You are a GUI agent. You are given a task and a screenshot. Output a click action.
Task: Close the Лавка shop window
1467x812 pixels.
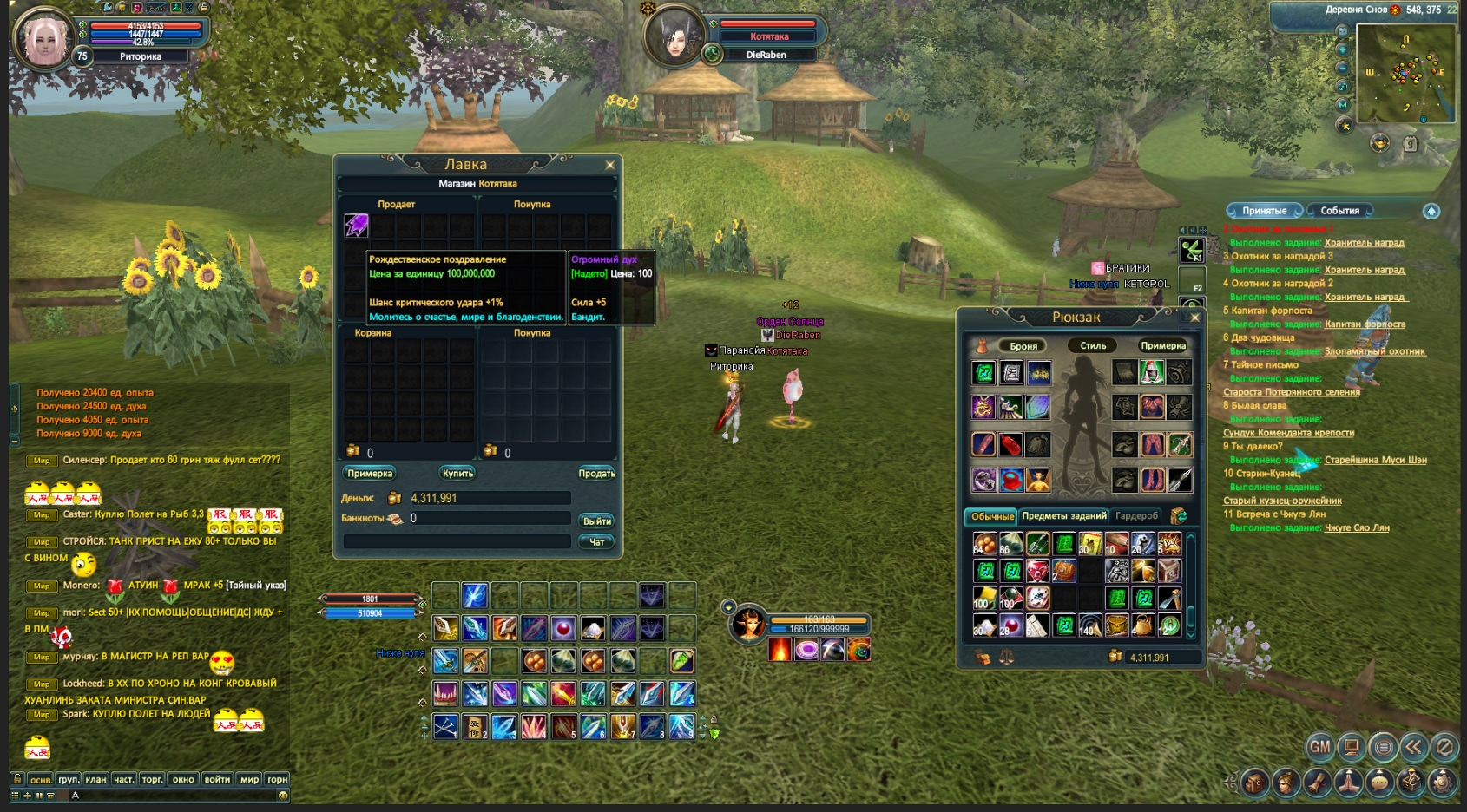pyautogui.click(x=609, y=165)
